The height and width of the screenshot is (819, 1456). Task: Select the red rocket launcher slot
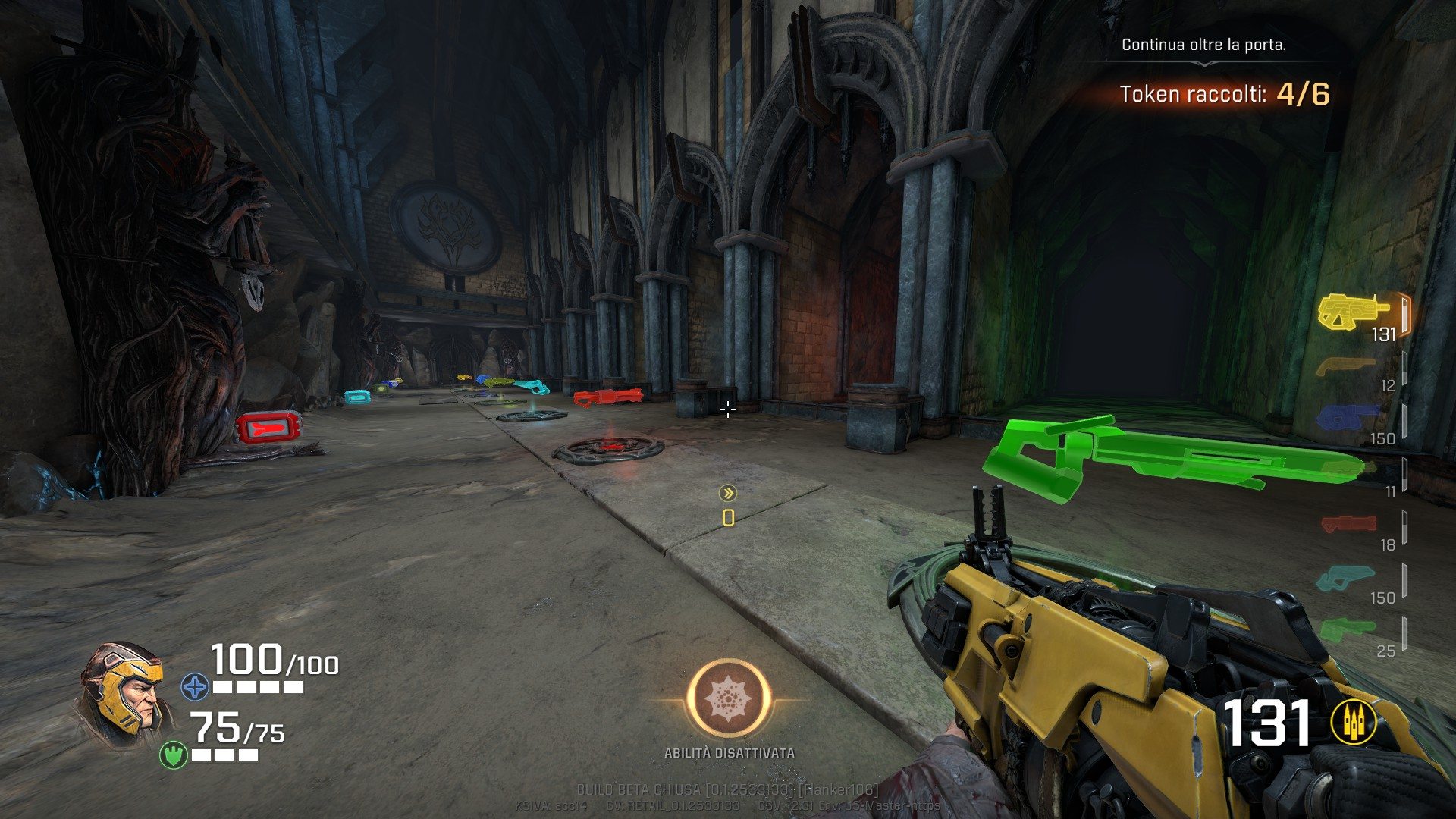pos(1348,523)
